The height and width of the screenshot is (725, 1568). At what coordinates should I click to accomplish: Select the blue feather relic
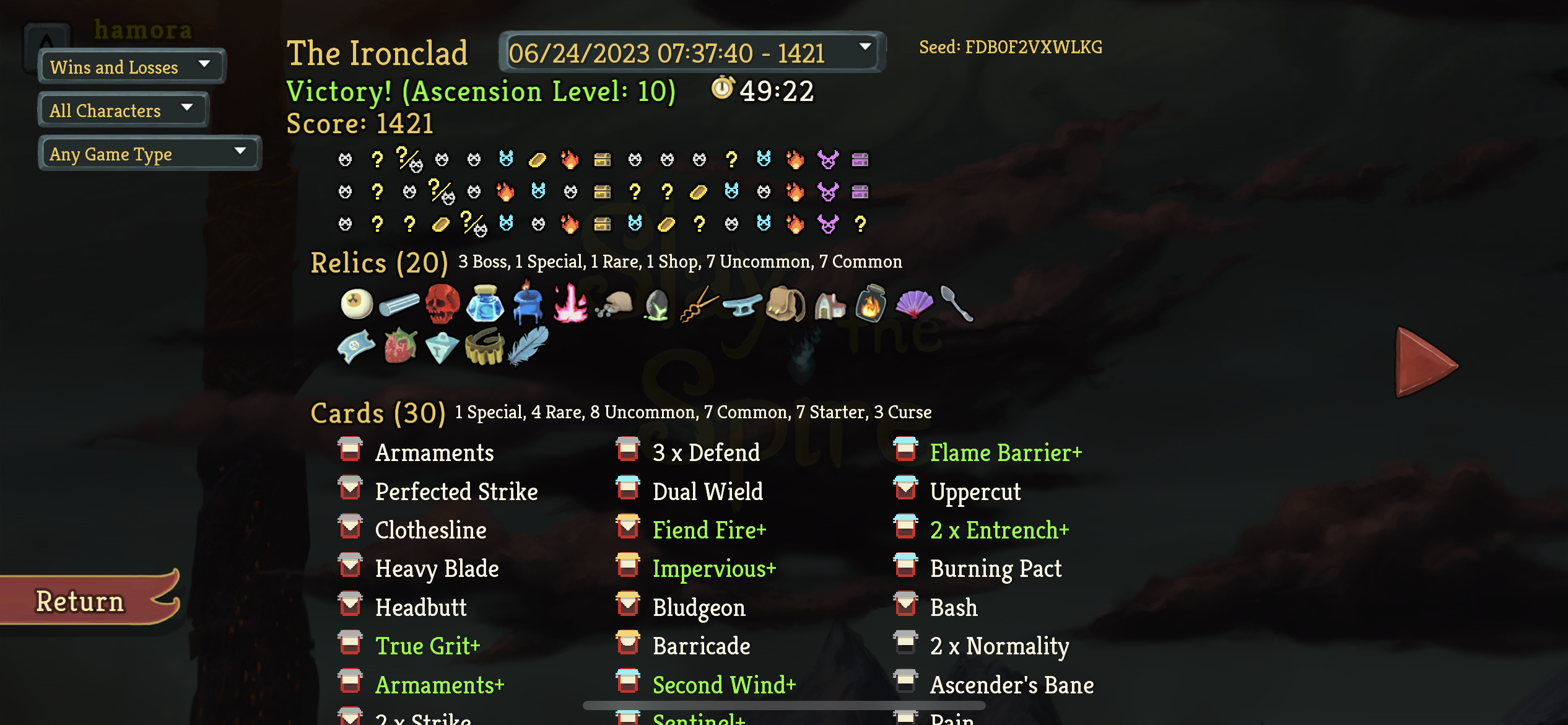point(526,347)
